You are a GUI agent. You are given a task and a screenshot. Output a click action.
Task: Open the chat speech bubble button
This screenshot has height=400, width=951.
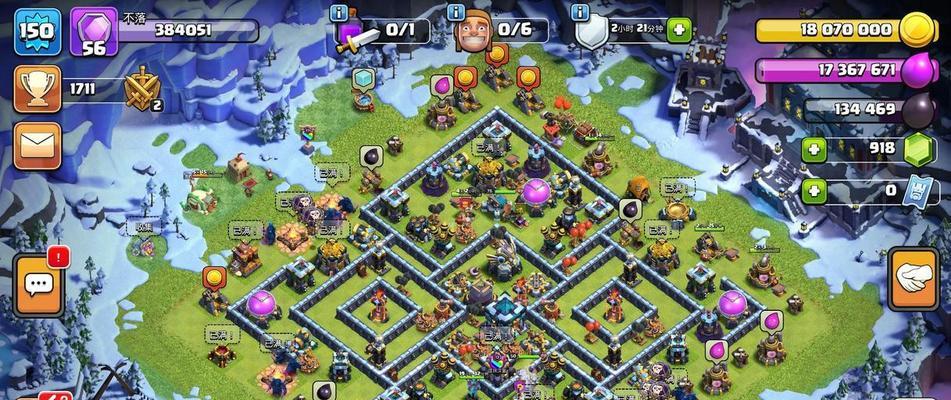pyautogui.click(x=39, y=285)
